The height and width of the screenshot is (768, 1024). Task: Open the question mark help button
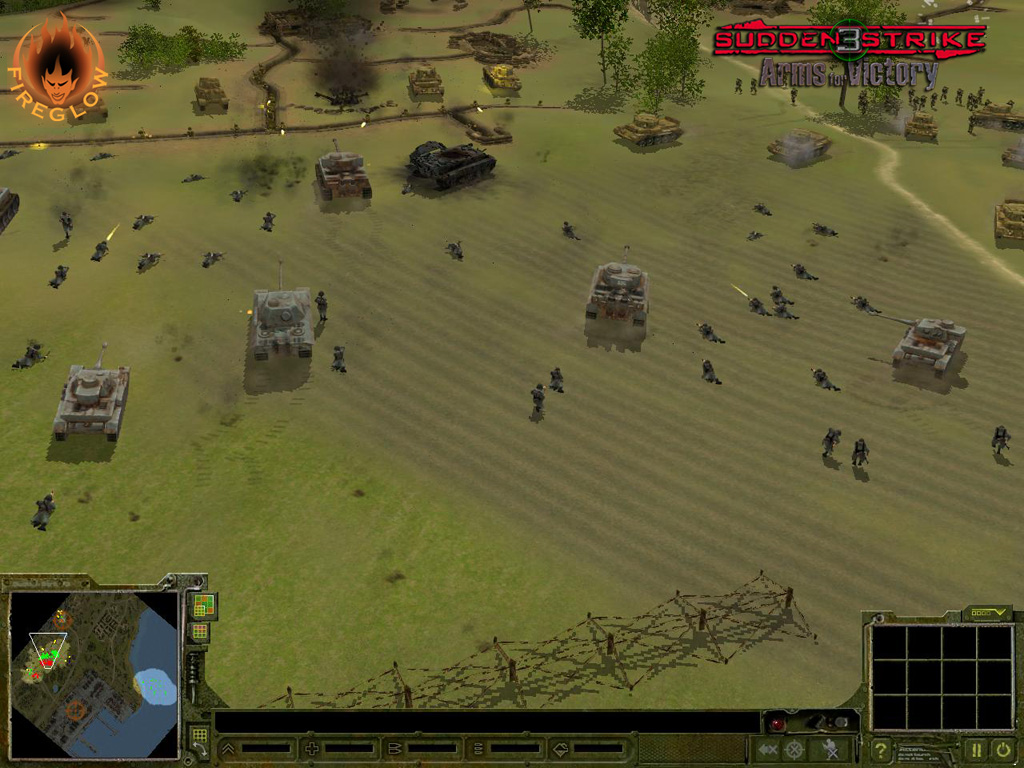pos(881,750)
